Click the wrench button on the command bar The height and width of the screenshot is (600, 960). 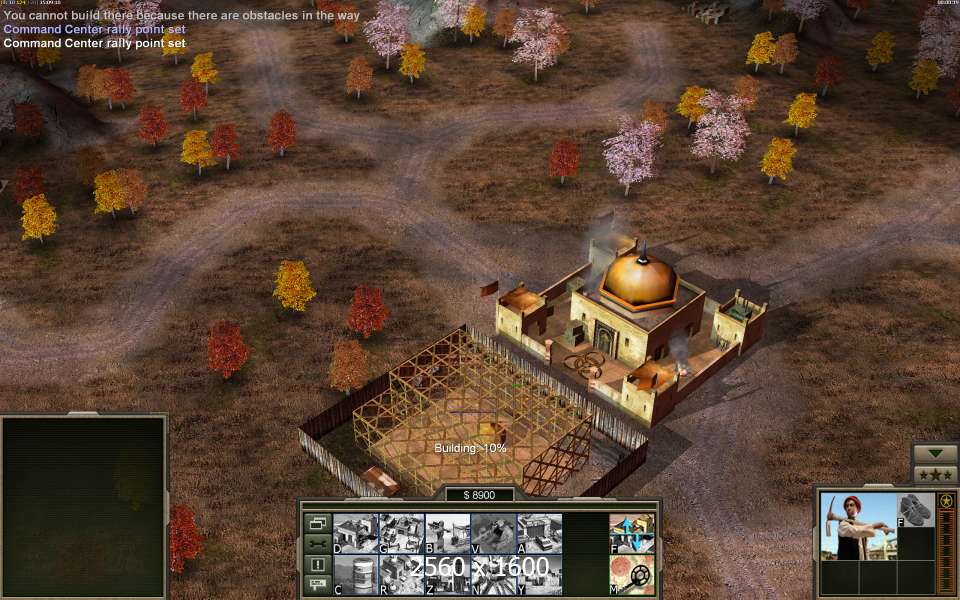tap(318, 544)
